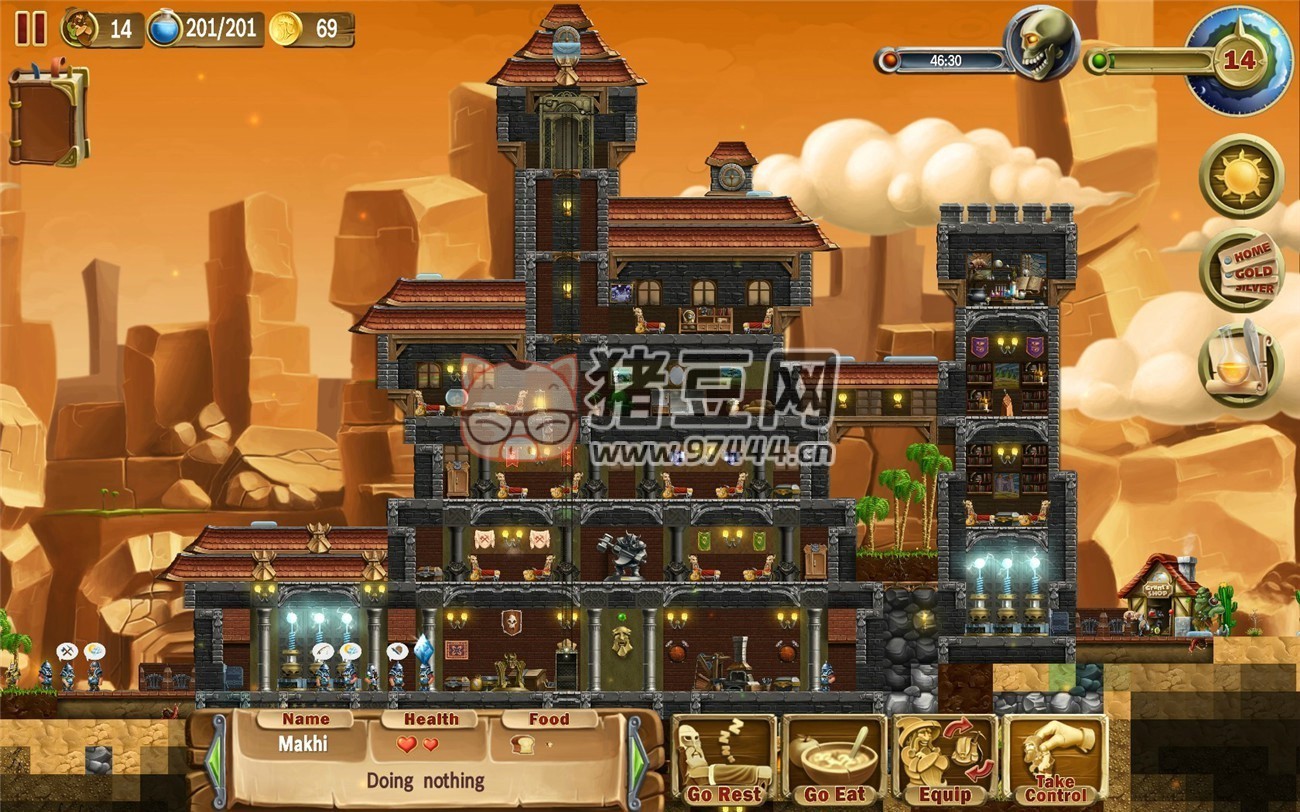Click the gold coin counter icon
This screenshot has height=812, width=1300.
pyautogui.click(x=285, y=28)
